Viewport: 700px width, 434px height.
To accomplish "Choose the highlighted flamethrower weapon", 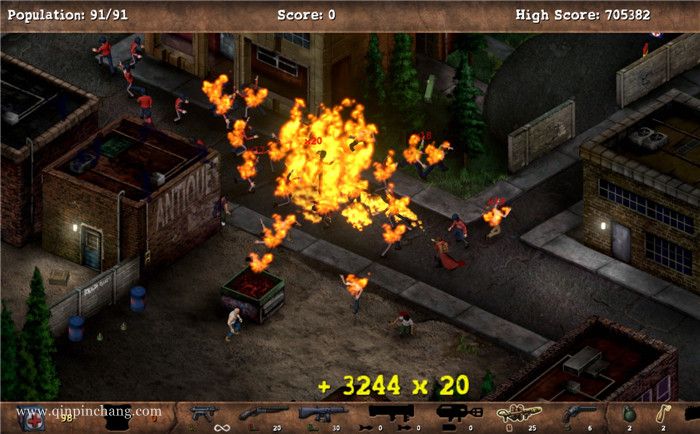I will [519, 412].
